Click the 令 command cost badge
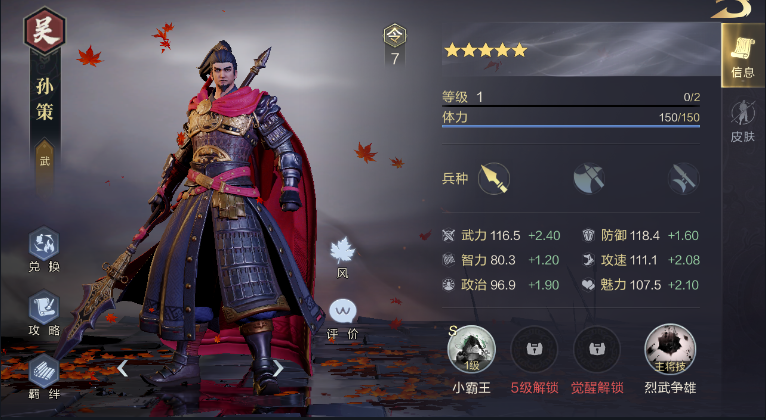Screen dimensions: 766x420 click(x=395, y=45)
